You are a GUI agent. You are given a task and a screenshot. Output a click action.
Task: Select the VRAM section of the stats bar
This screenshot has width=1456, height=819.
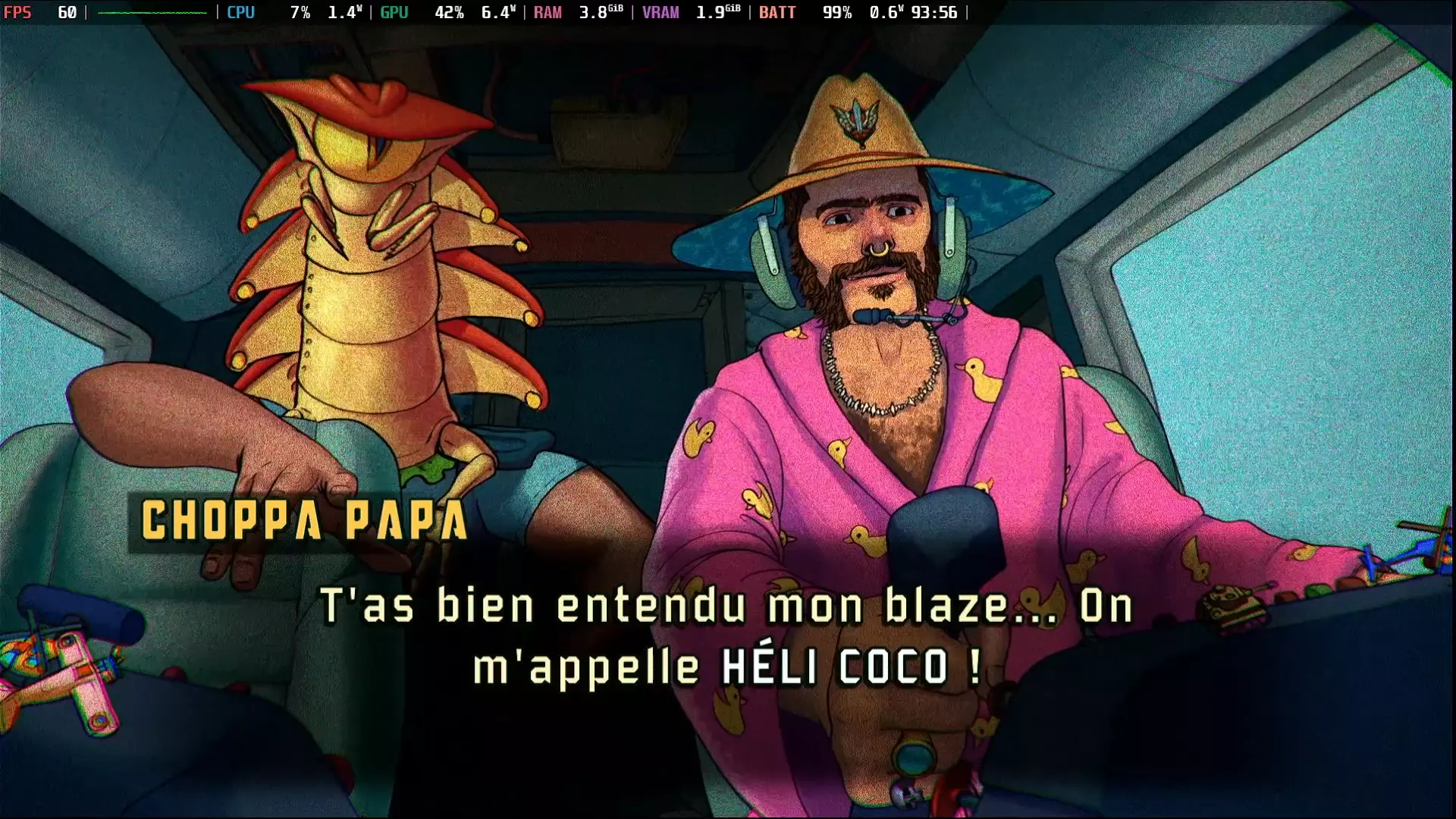tap(661, 12)
